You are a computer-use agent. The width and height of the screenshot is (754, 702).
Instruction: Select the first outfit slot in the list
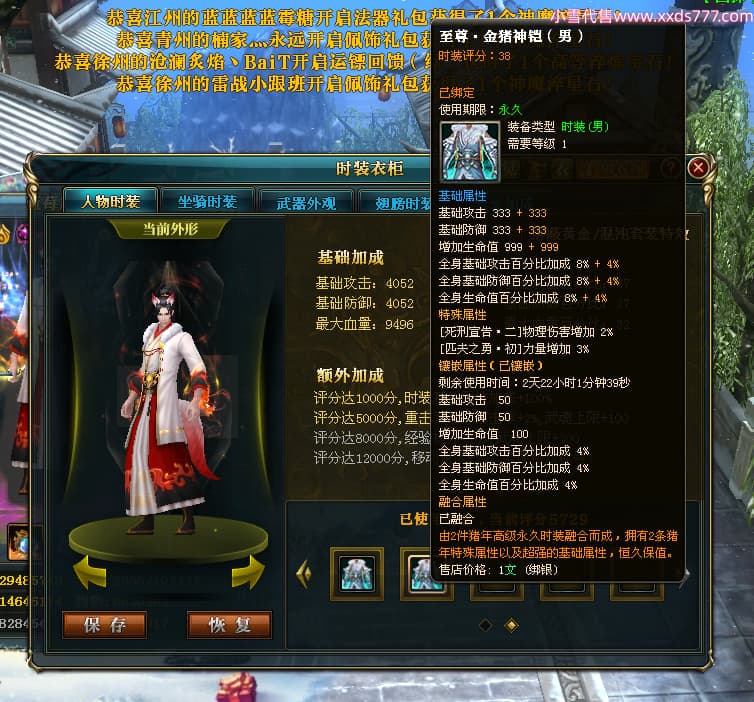(357, 573)
